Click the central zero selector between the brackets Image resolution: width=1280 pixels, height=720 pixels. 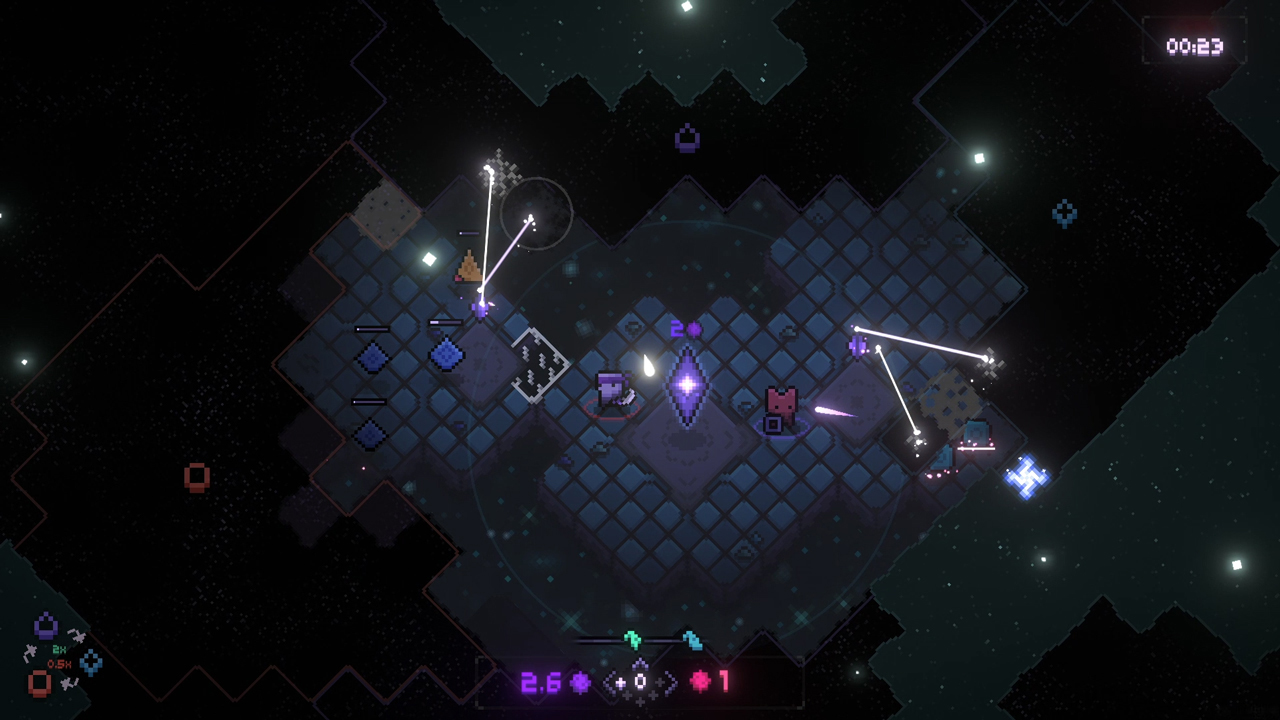pyautogui.click(x=640, y=682)
